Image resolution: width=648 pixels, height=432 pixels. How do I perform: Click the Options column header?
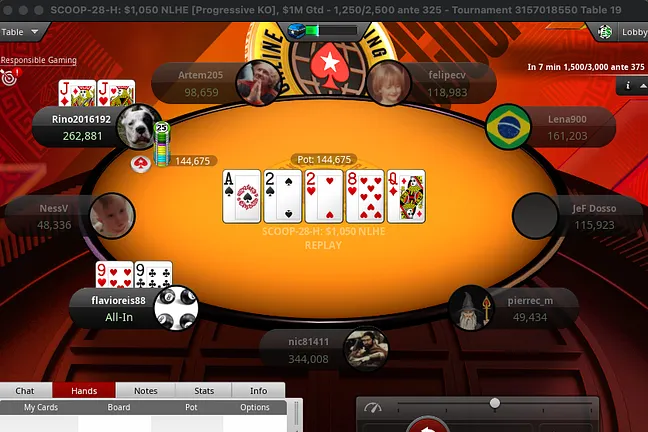click(x=254, y=407)
